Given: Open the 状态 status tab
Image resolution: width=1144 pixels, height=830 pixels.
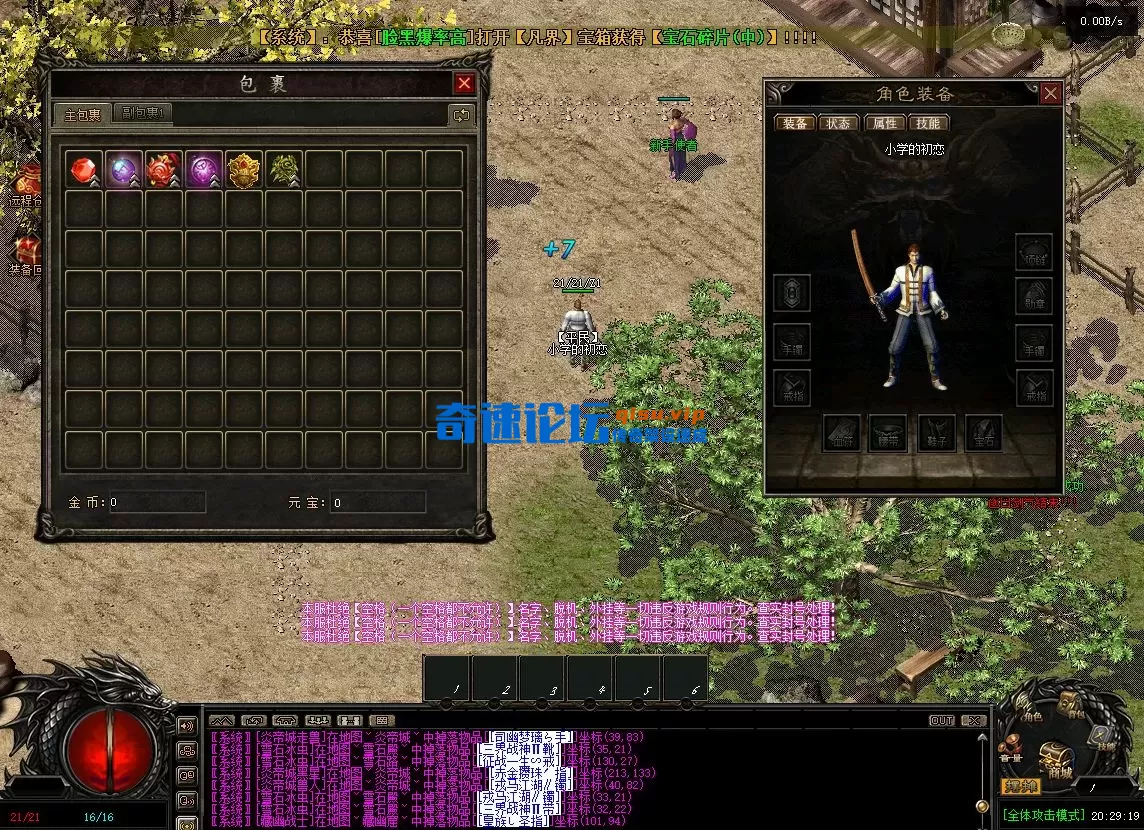Looking at the screenshot, I should point(837,123).
